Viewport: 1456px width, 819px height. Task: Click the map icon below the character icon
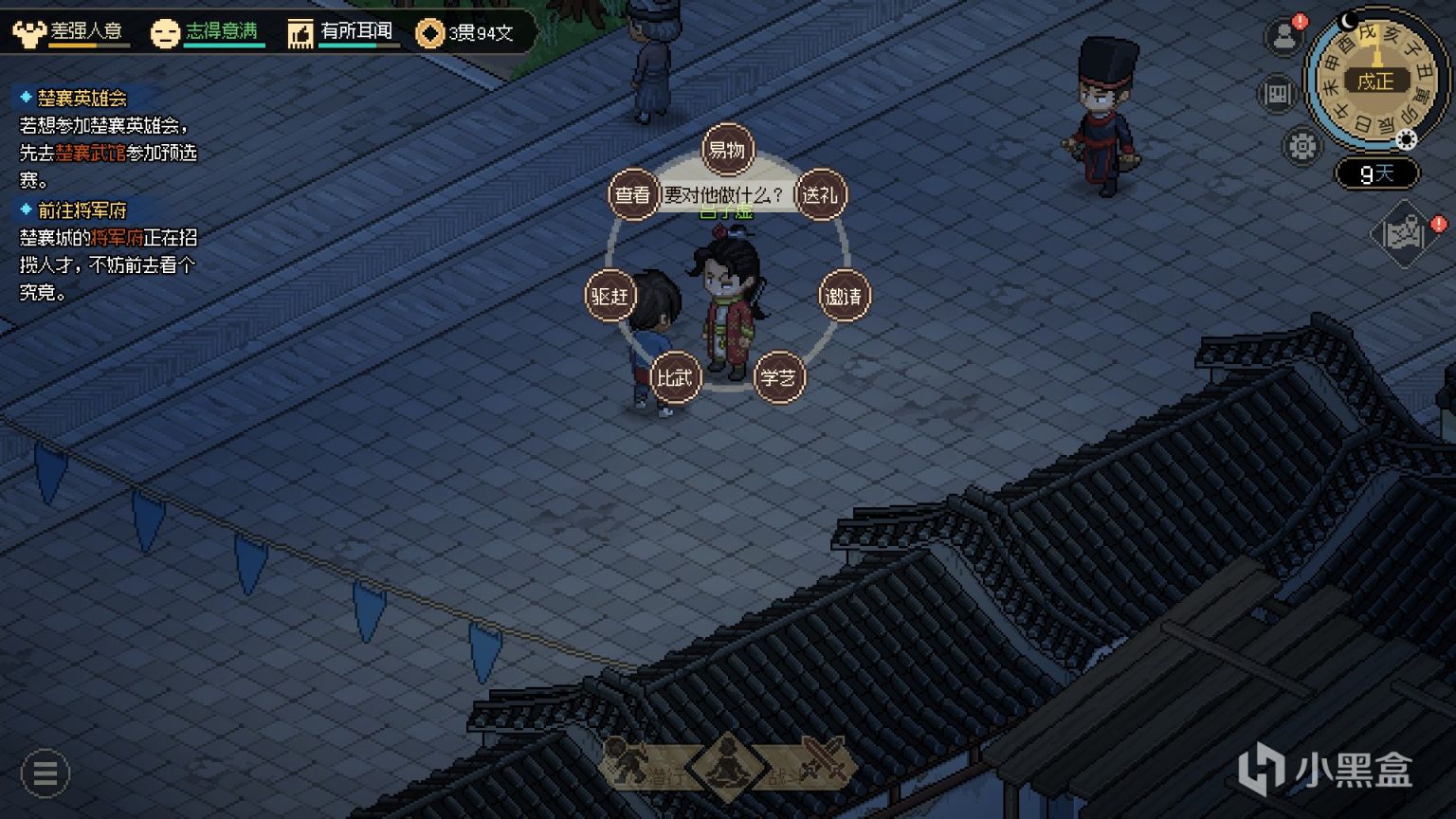pyautogui.click(x=1279, y=90)
